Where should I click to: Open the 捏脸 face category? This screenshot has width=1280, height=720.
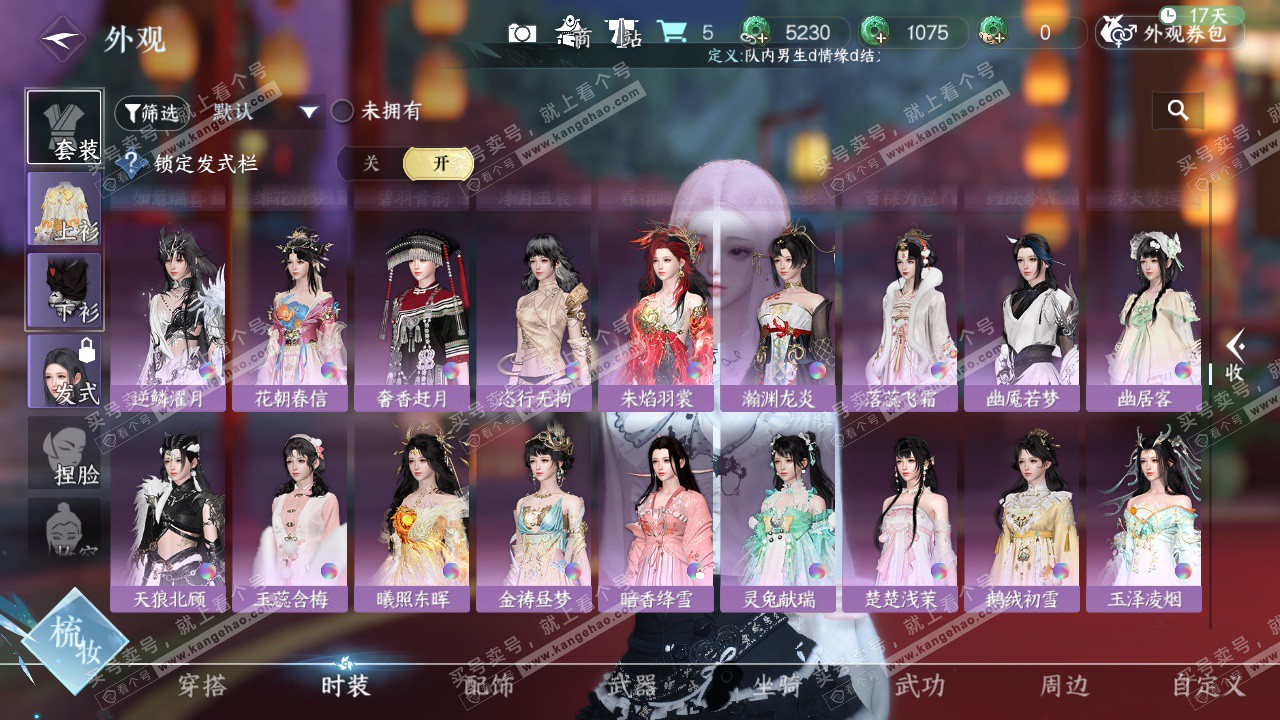pyautogui.click(x=64, y=453)
